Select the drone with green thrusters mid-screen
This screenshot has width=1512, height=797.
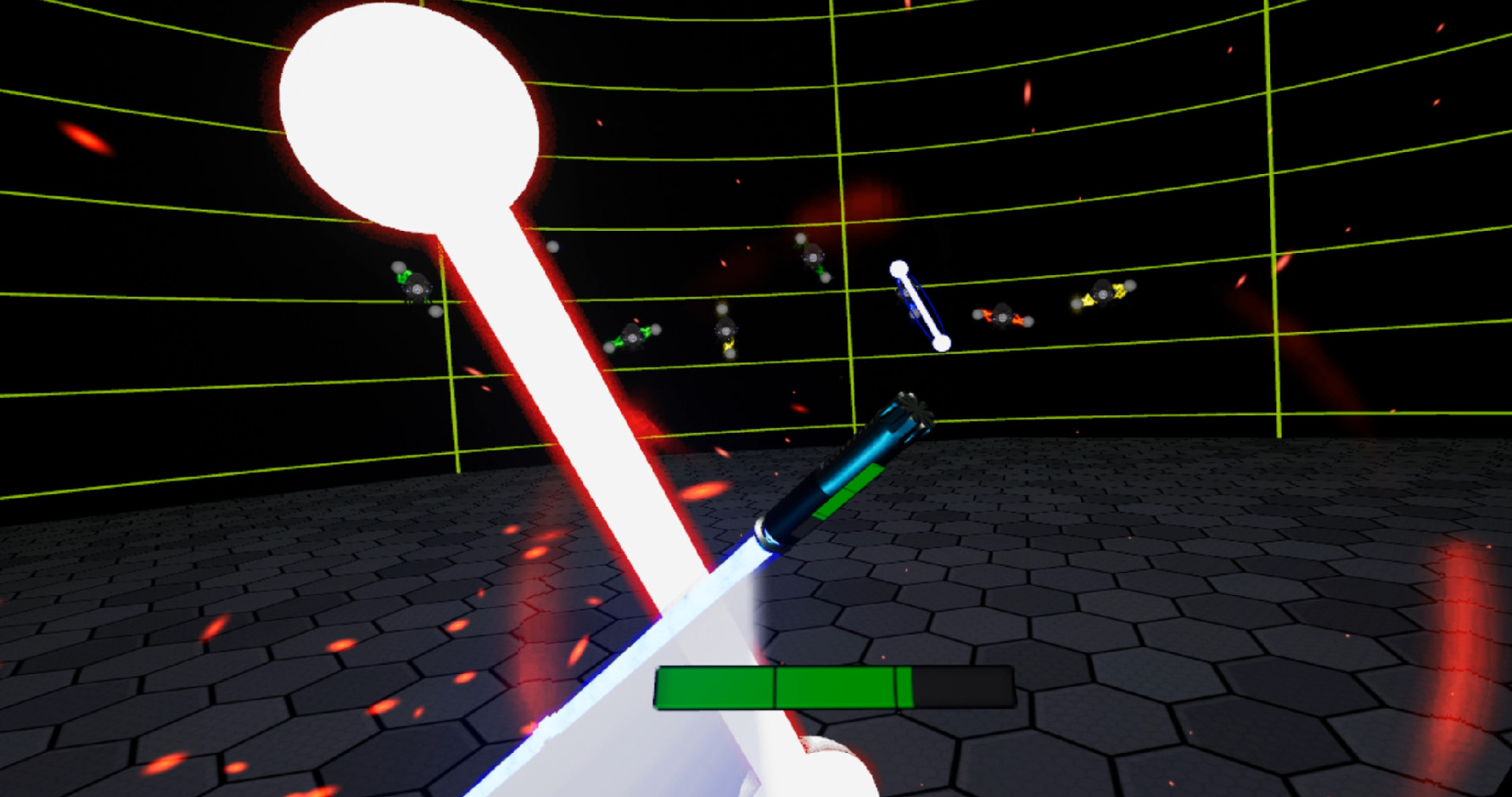point(632,338)
